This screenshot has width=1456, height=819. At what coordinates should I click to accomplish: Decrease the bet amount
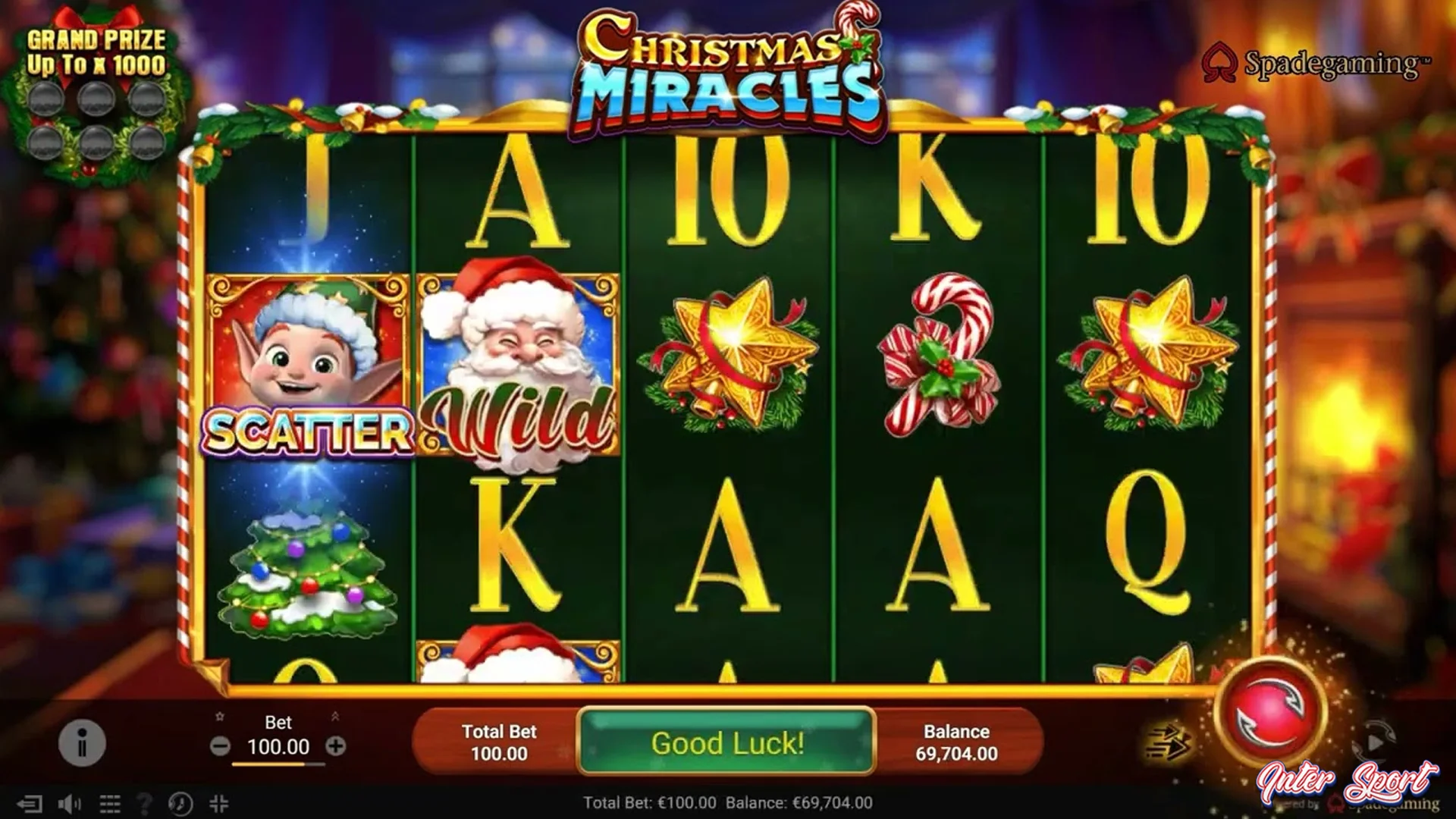coord(222,747)
